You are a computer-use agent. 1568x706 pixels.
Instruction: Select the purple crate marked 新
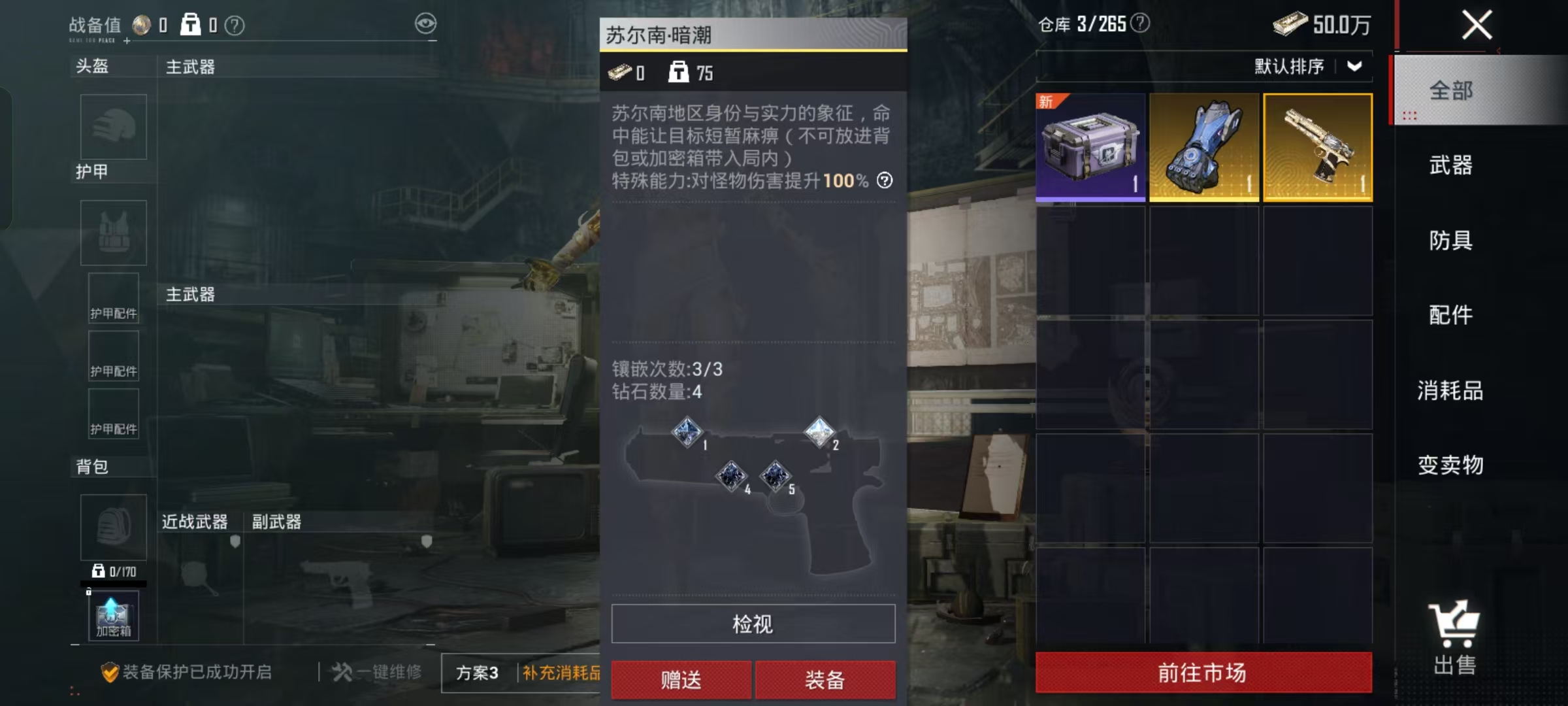pyautogui.click(x=1090, y=147)
